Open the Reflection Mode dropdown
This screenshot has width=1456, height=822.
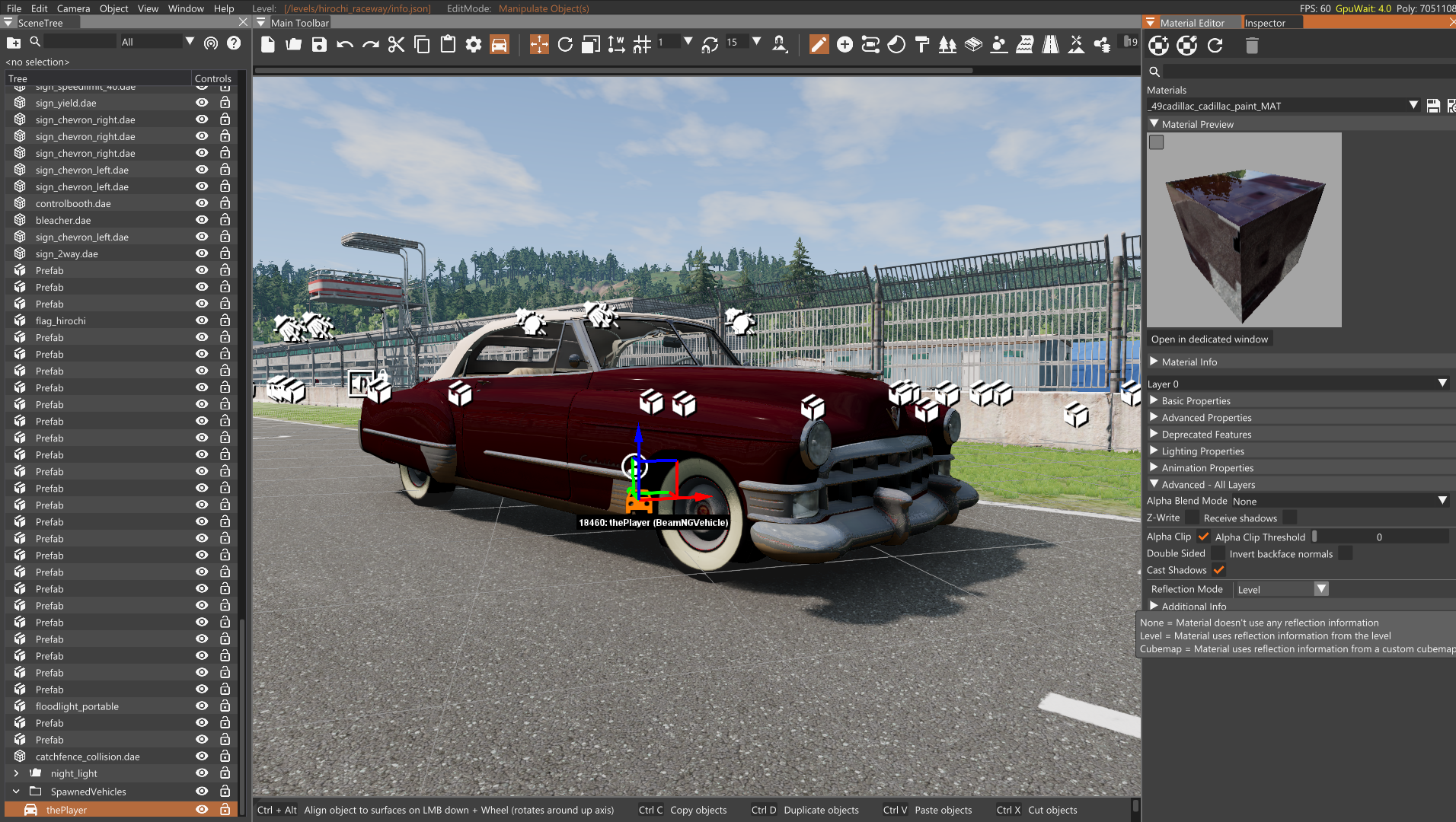click(x=1282, y=589)
